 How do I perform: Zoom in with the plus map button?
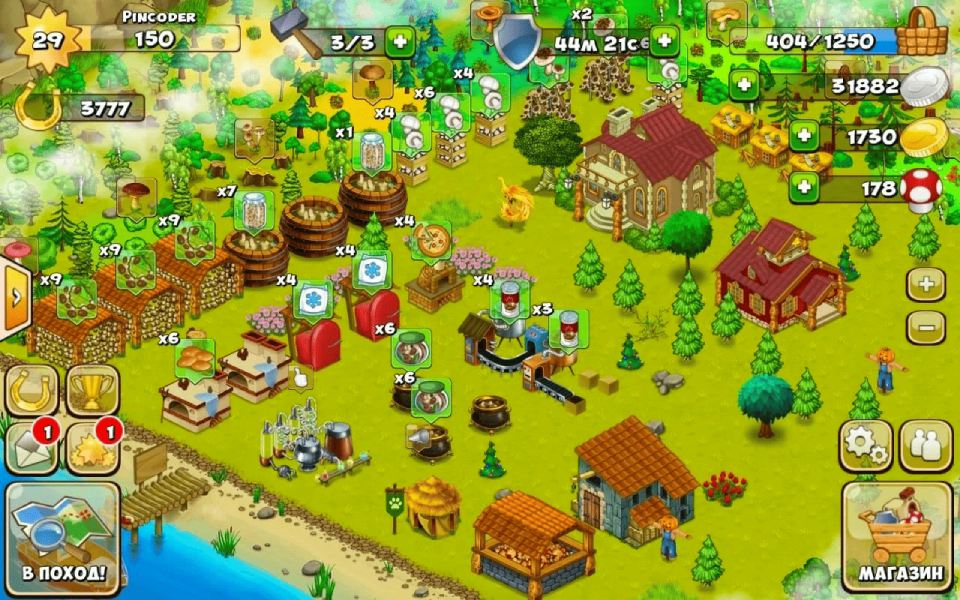[x=926, y=284]
